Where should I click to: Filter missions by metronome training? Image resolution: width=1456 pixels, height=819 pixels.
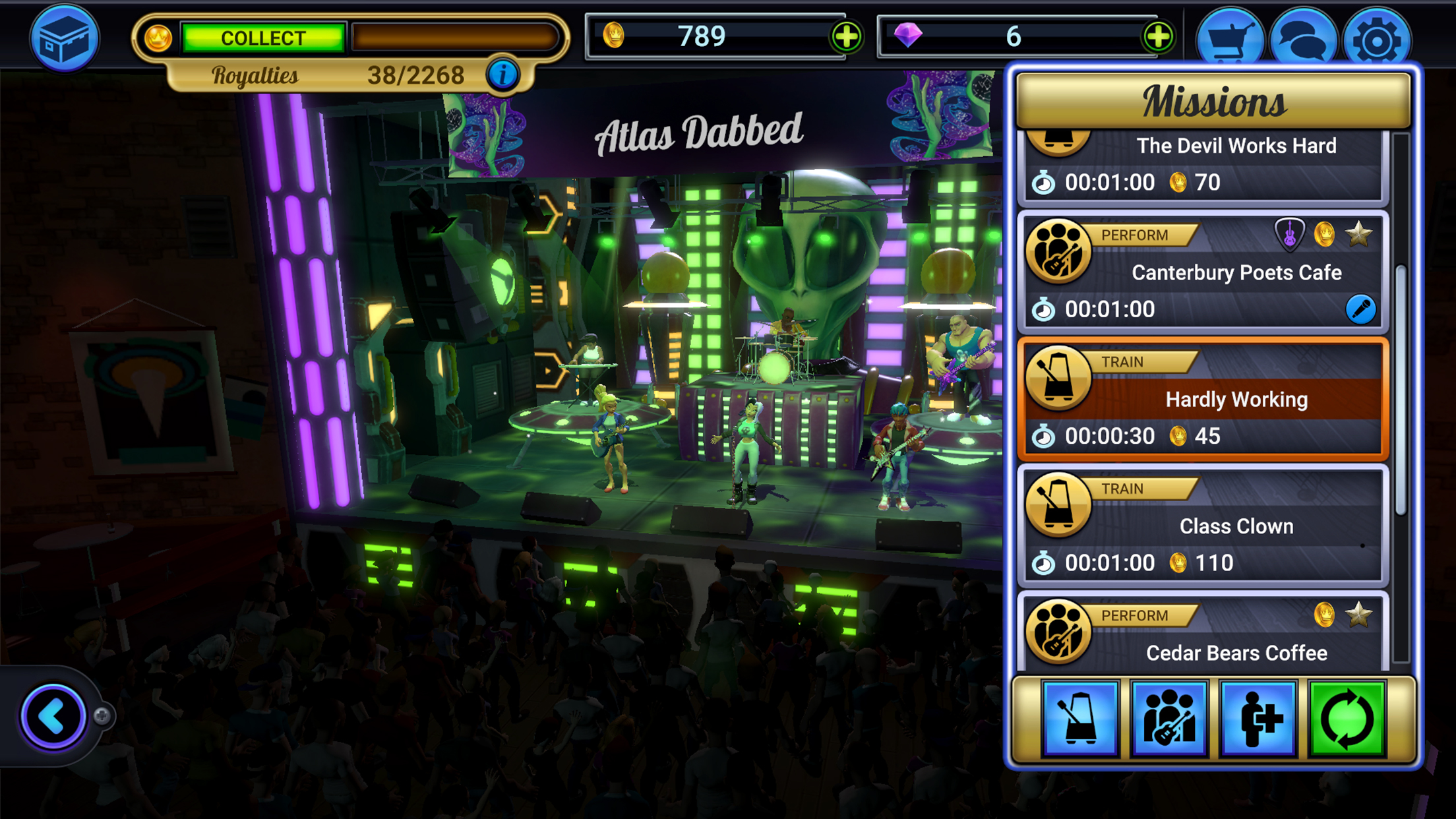[x=1081, y=718]
